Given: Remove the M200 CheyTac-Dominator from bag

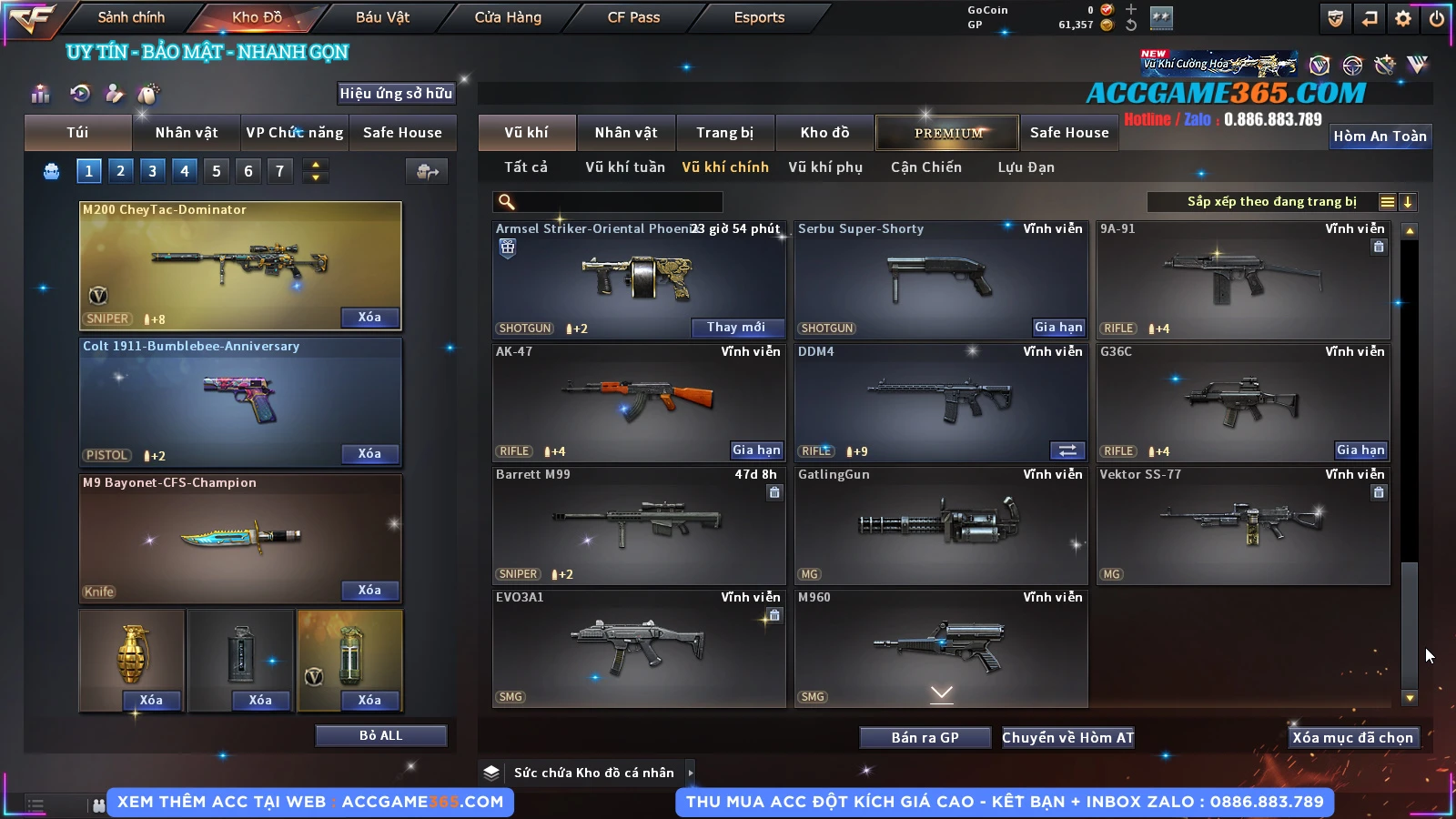Looking at the screenshot, I should coord(369,318).
